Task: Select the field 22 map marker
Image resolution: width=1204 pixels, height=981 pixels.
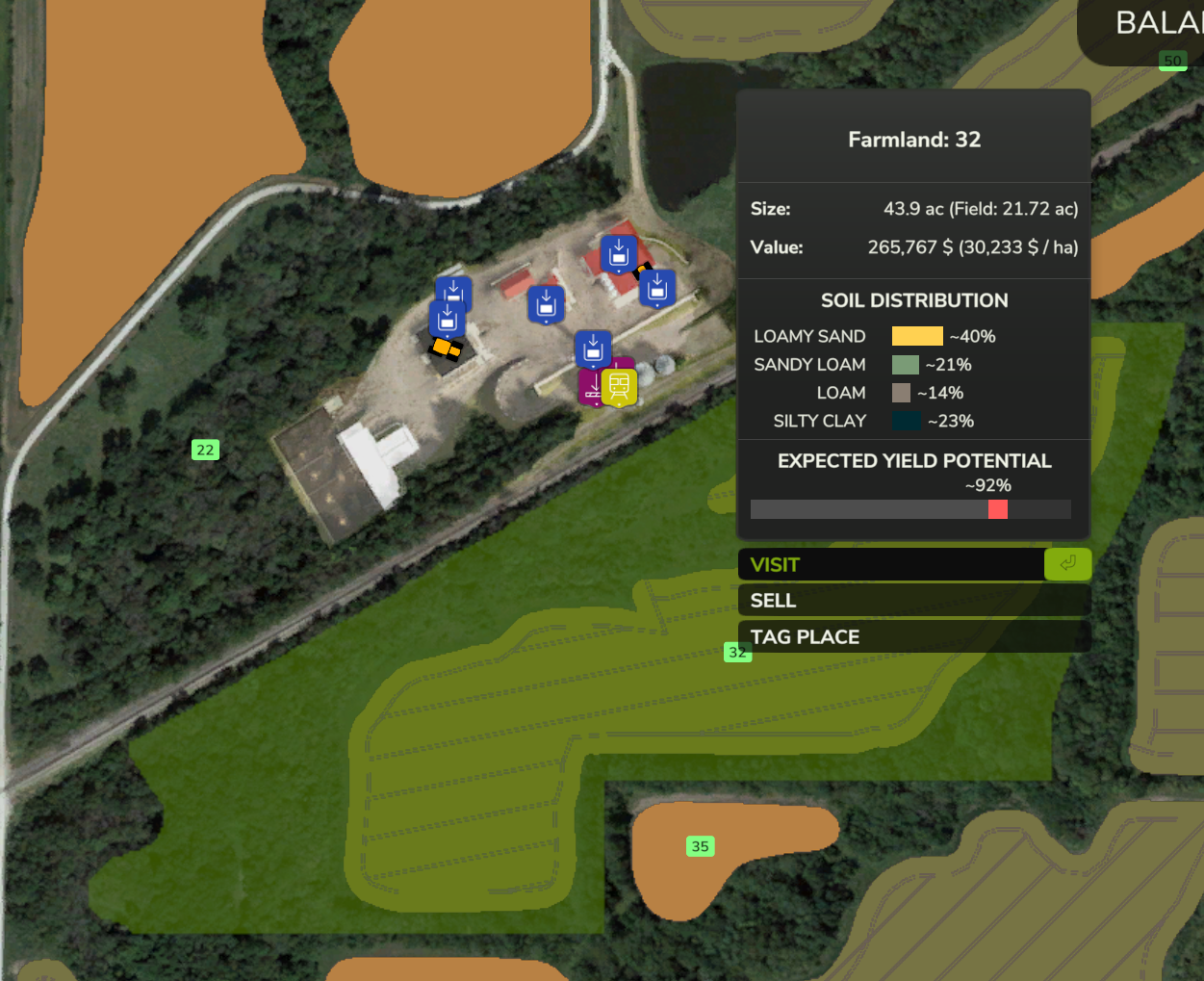Action: point(205,450)
